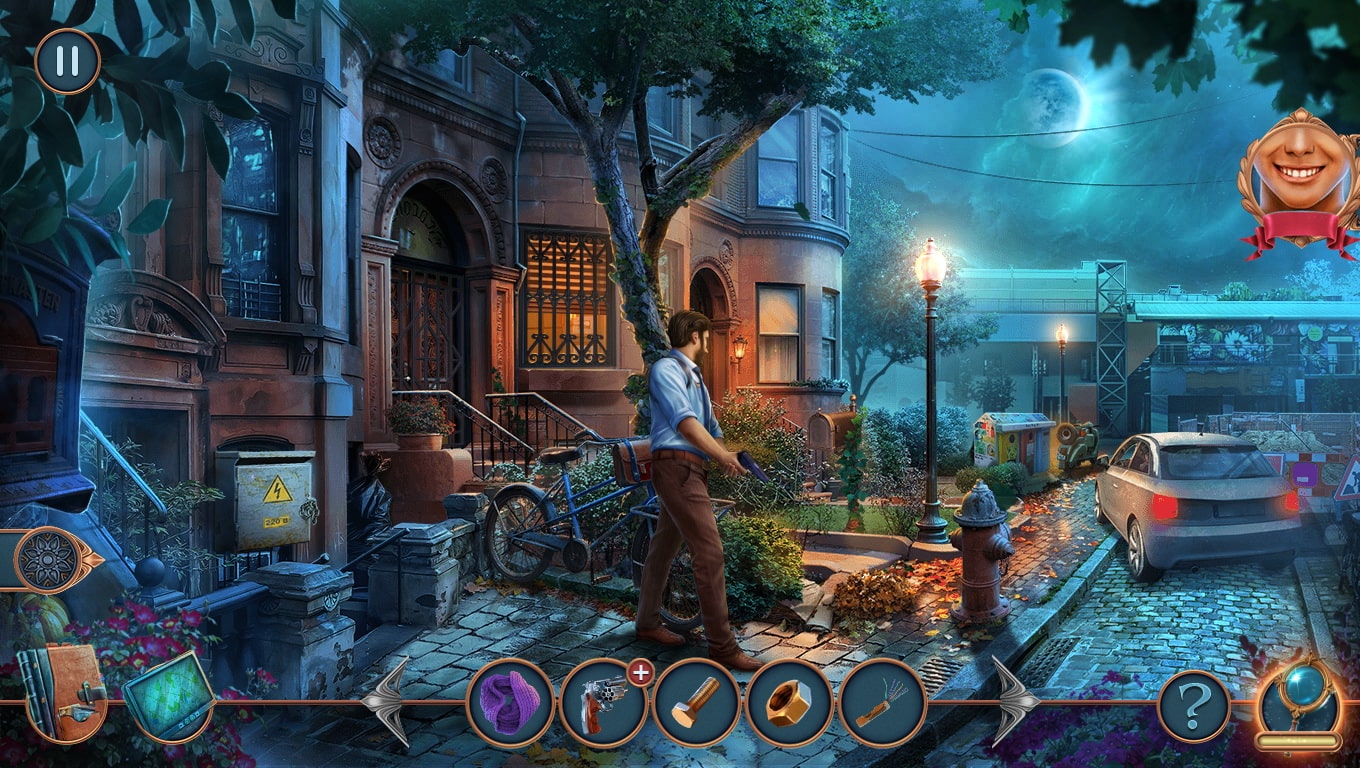This screenshot has width=1360, height=768.
Task: Pause the game
Action: click(x=67, y=61)
